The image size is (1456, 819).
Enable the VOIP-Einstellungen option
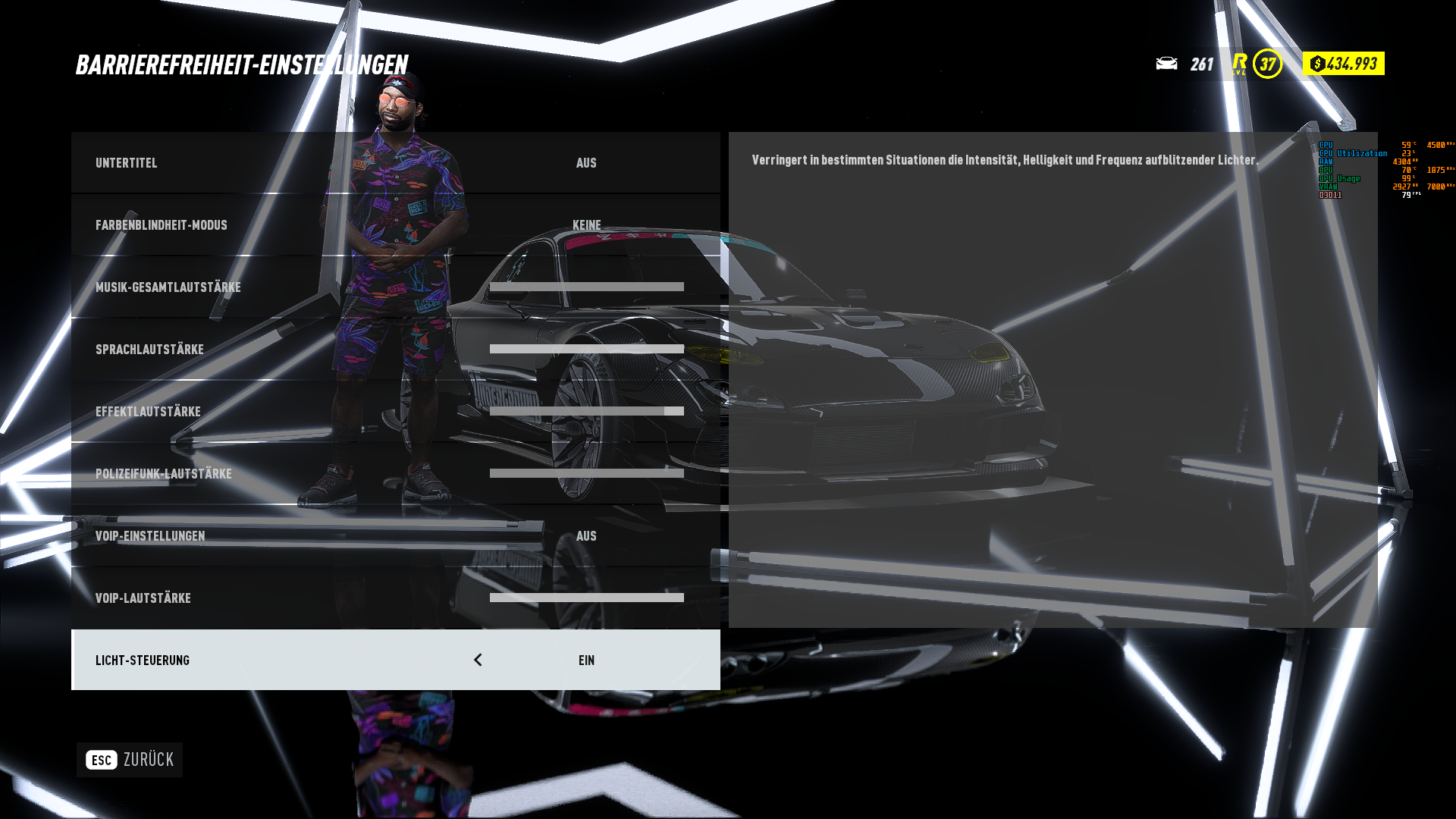(587, 536)
